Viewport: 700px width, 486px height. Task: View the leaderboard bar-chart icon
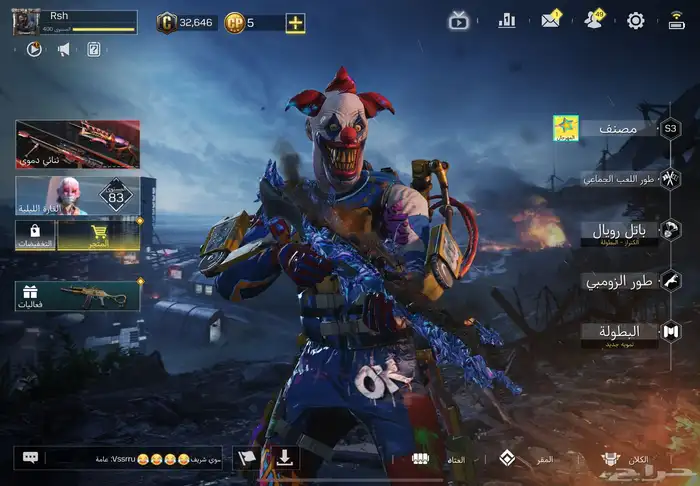(507, 20)
